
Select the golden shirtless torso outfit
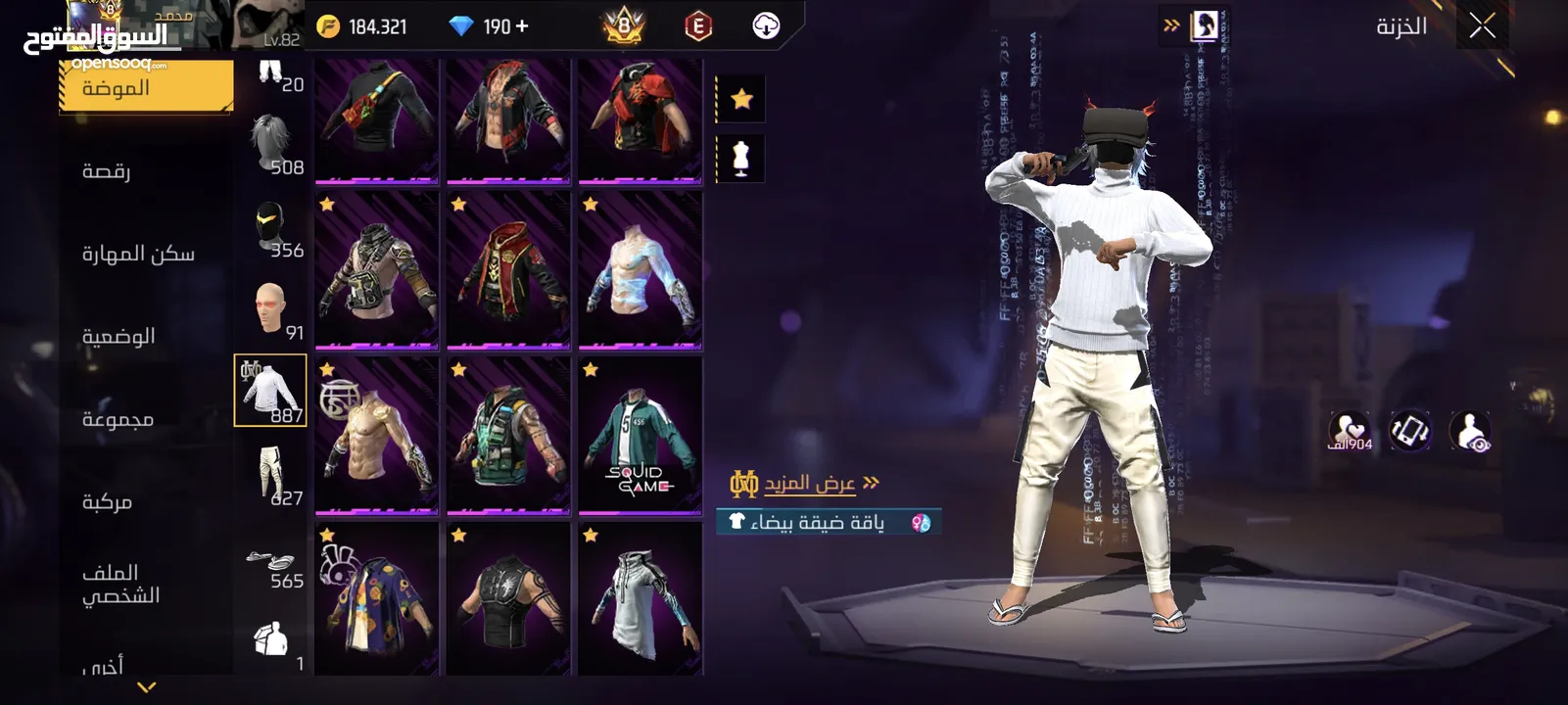(x=377, y=436)
